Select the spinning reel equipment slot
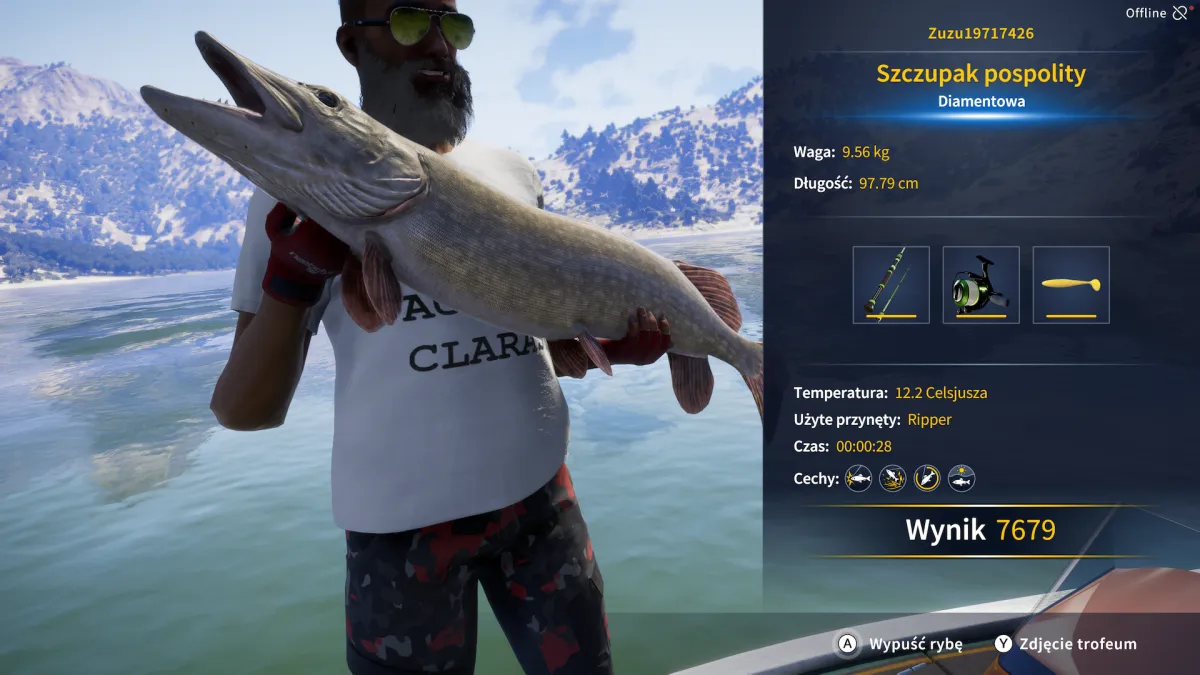This screenshot has height=675, width=1200. (981, 285)
